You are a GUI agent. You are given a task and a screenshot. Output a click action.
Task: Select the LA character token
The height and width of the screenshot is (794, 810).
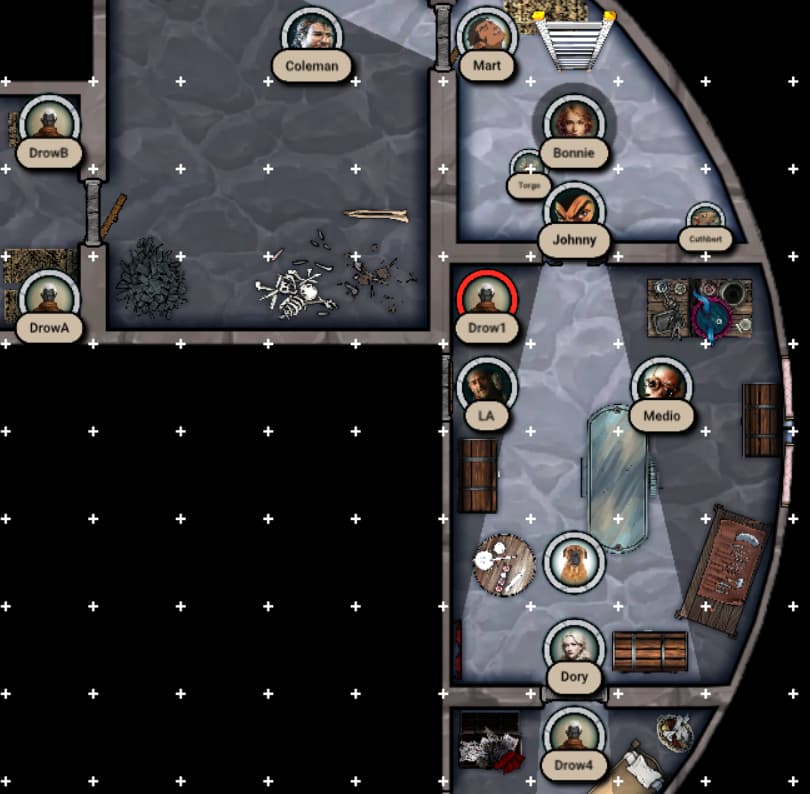pos(486,386)
